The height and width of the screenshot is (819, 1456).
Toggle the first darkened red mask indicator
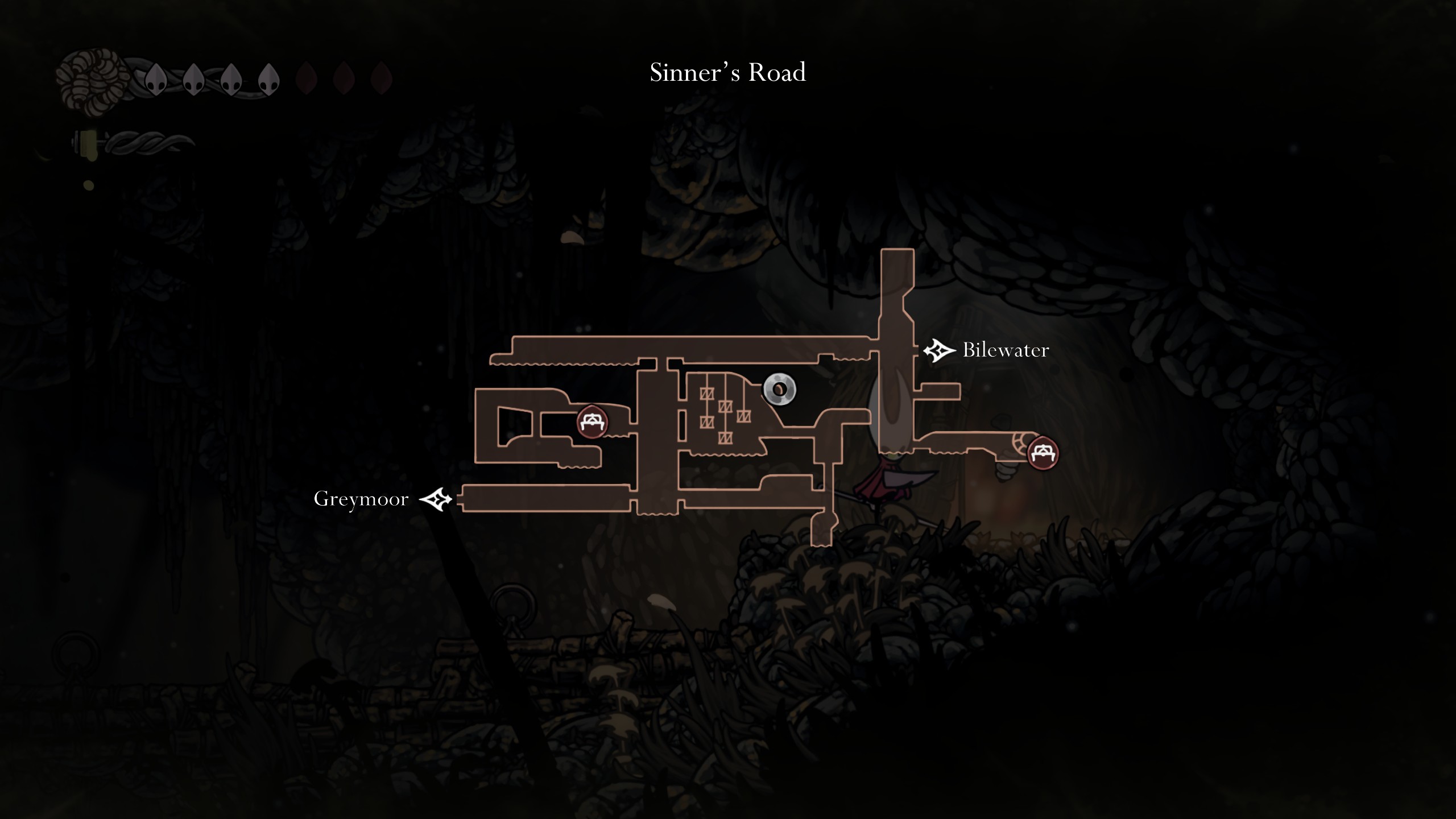[306, 79]
